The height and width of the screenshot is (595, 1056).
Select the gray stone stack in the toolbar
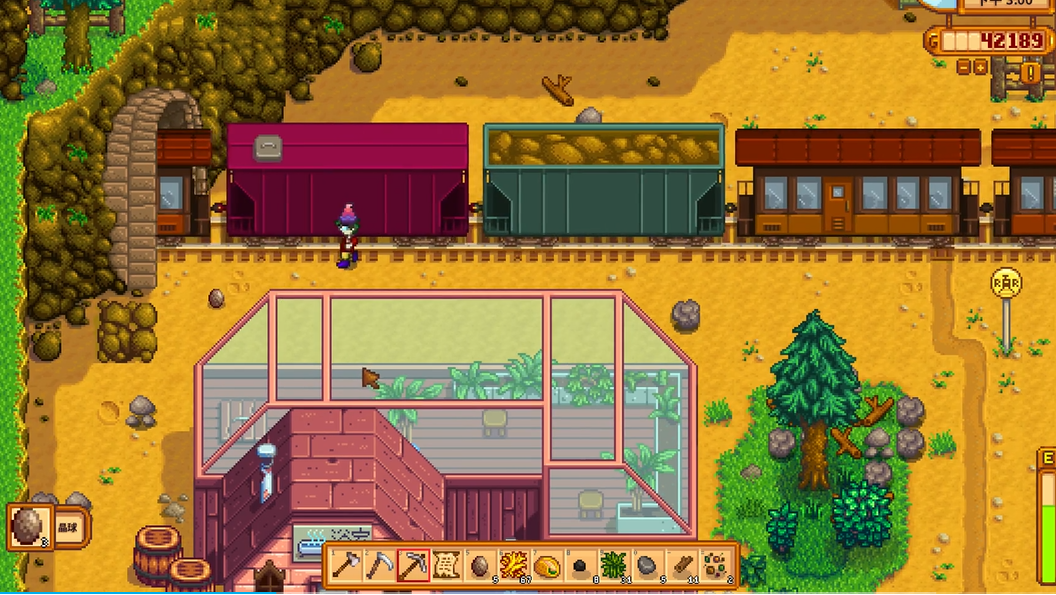point(648,565)
